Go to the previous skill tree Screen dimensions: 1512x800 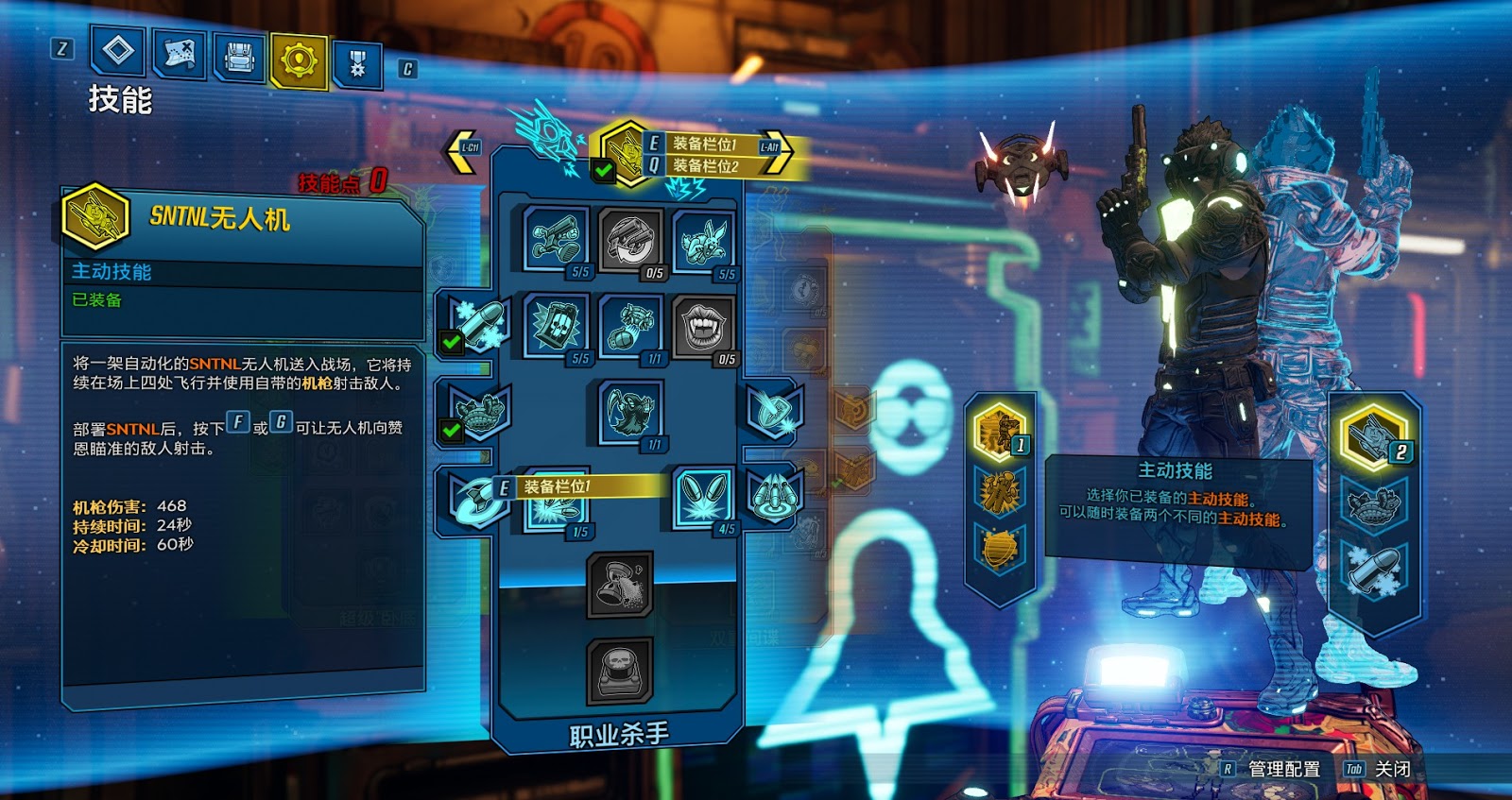pyautogui.click(x=462, y=151)
